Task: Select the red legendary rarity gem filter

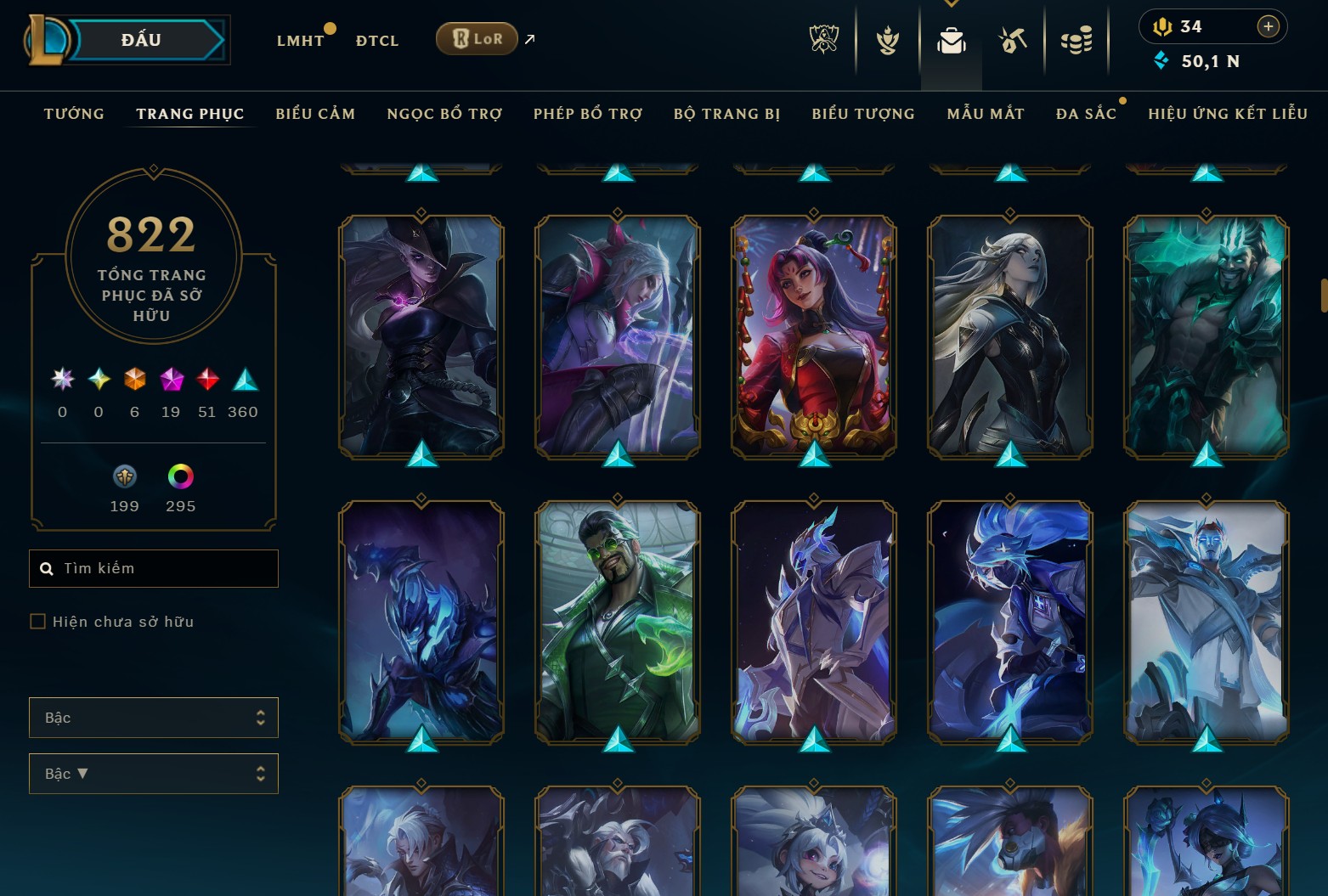Action: tap(206, 380)
